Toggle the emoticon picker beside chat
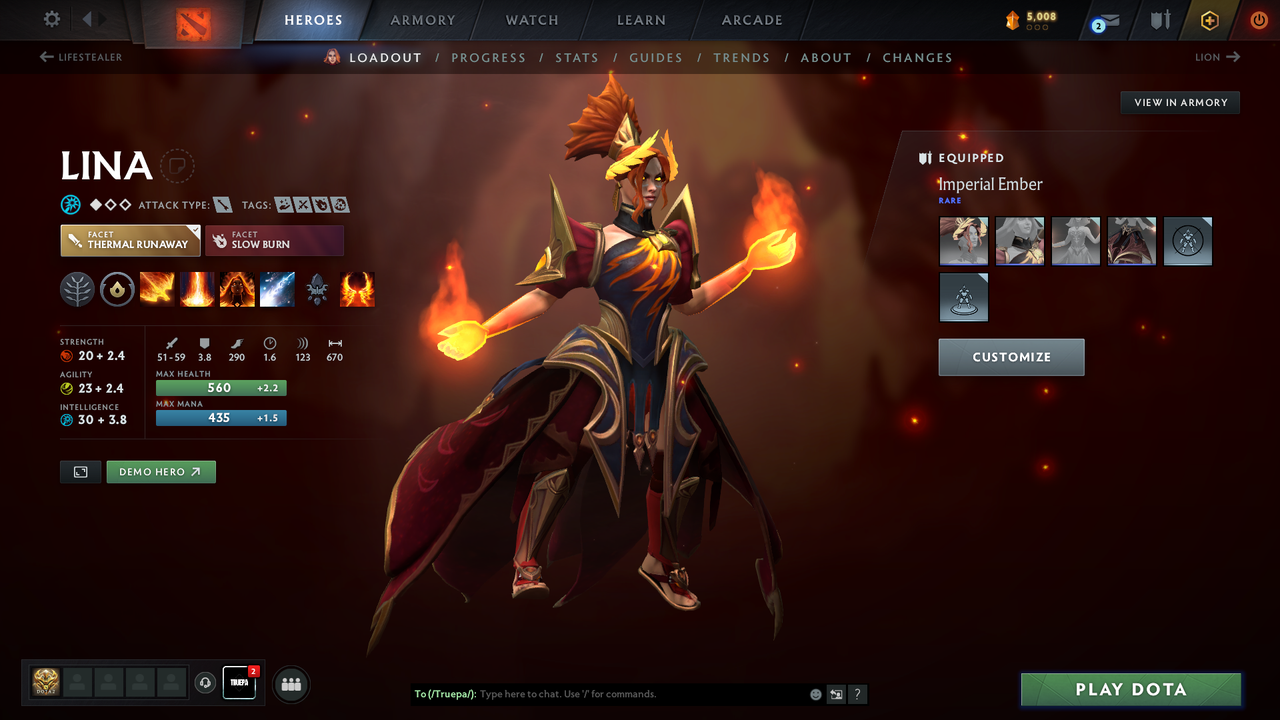This screenshot has width=1280, height=720. [815, 693]
